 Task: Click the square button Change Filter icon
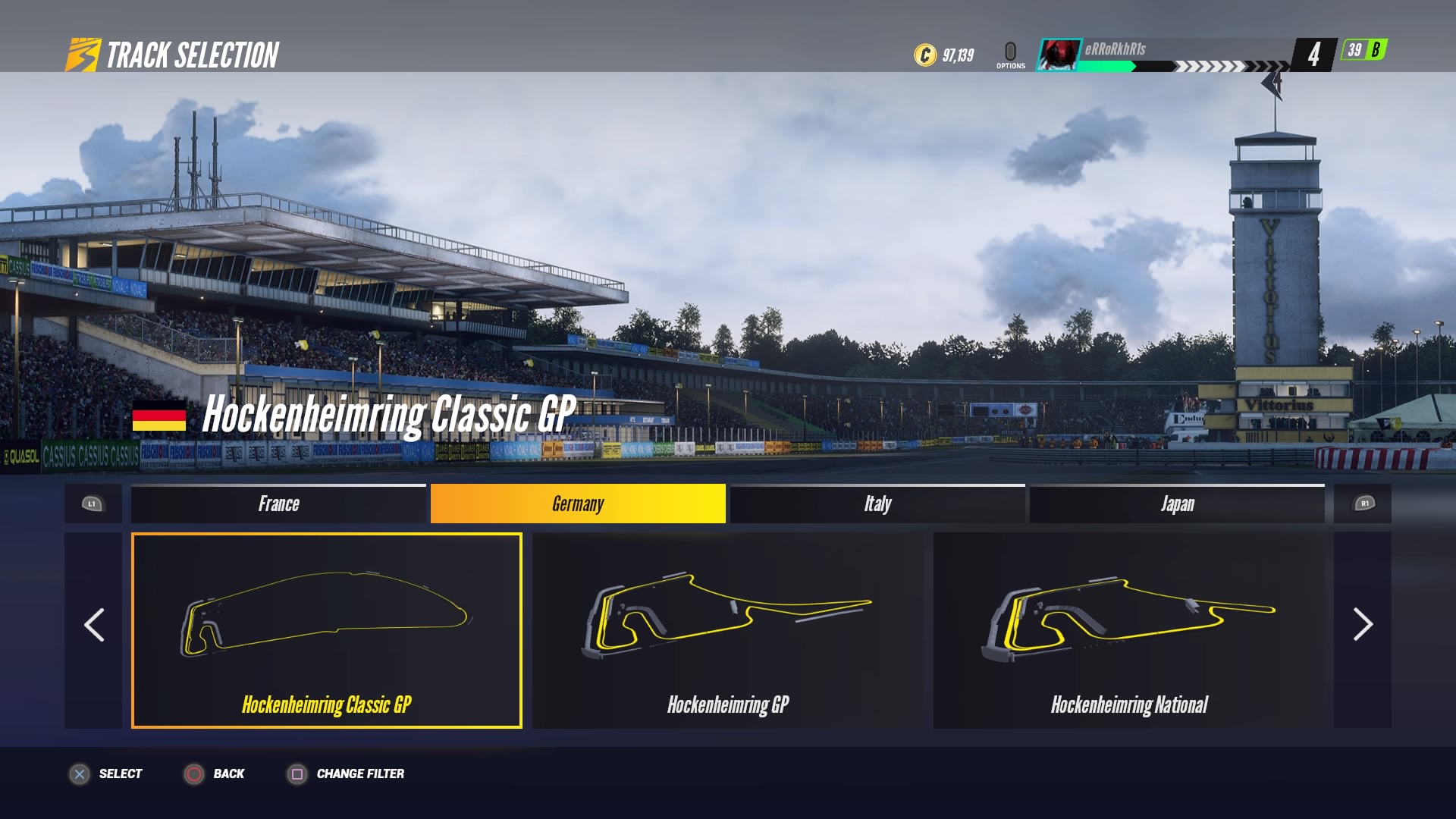[x=296, y=773]
